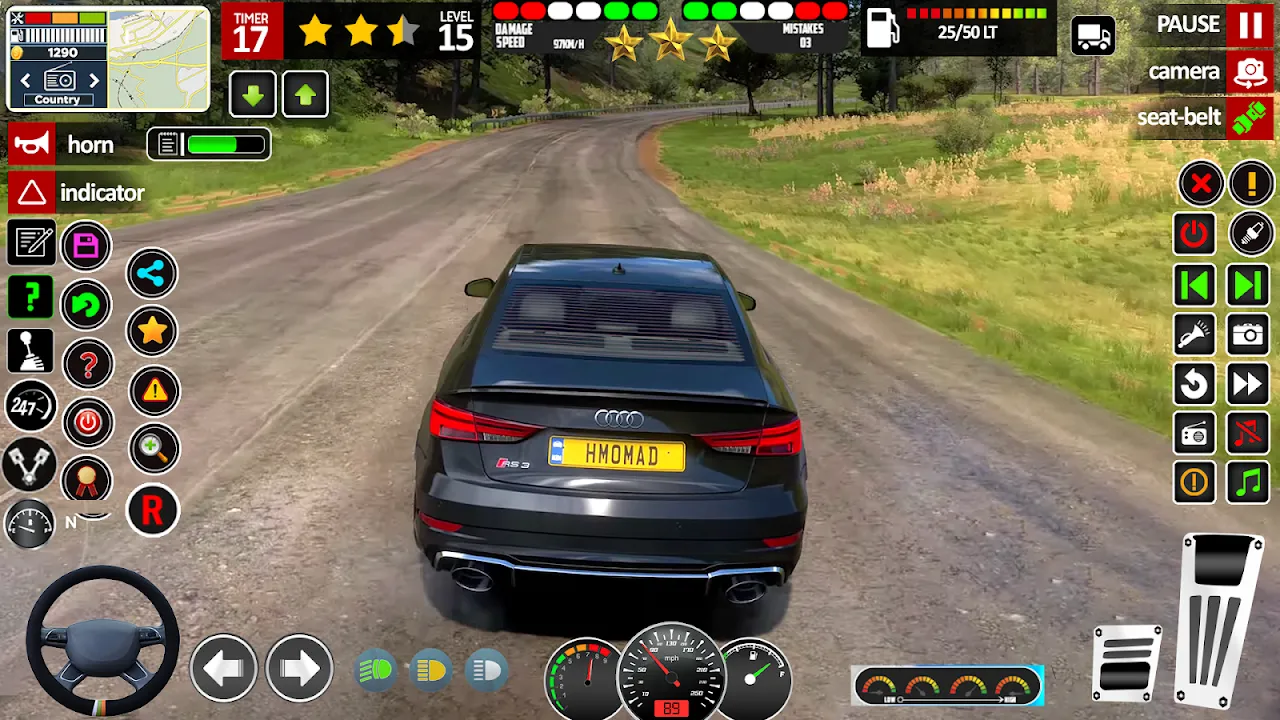
Task: Toggle the green music note icon
Action: coord(1248,483)
